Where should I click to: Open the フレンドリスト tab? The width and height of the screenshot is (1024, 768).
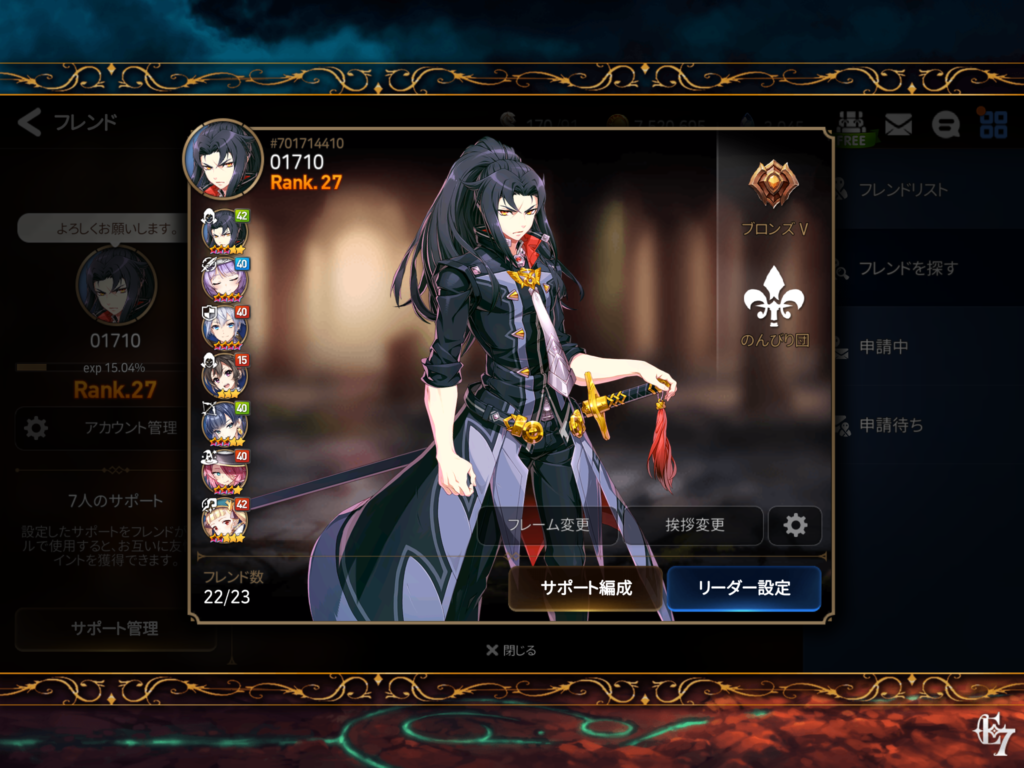903,189
